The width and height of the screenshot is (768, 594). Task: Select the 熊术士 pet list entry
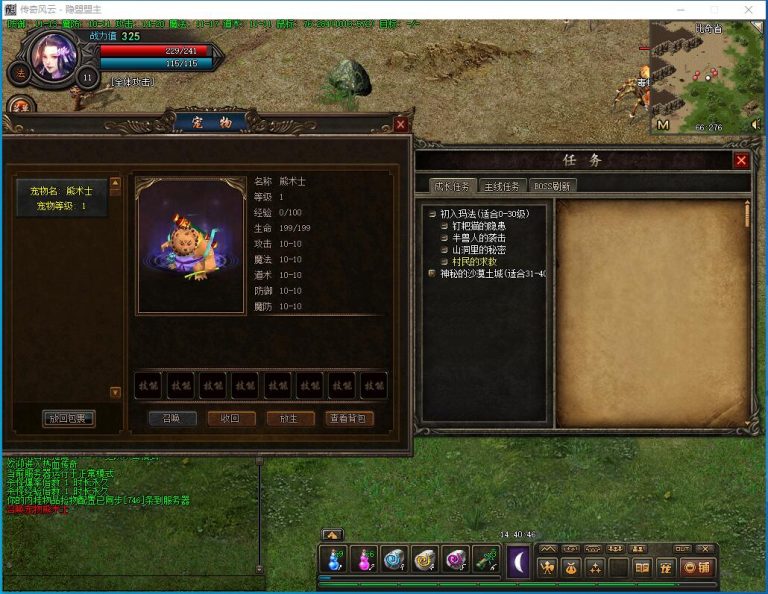(x=62, y=198)
